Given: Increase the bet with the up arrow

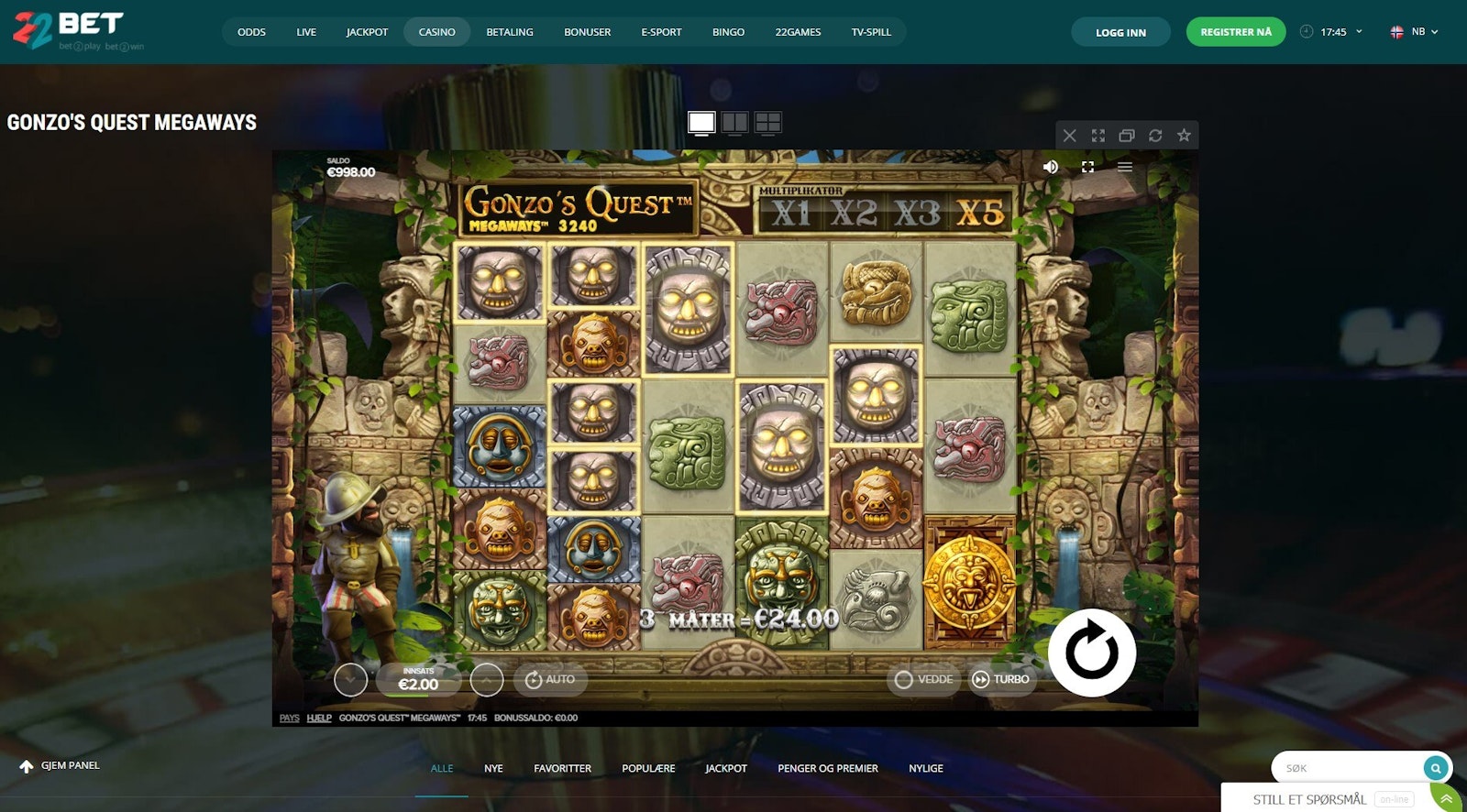Looking at the screenshot, I should pyautogui.click(x=486, y=680).
